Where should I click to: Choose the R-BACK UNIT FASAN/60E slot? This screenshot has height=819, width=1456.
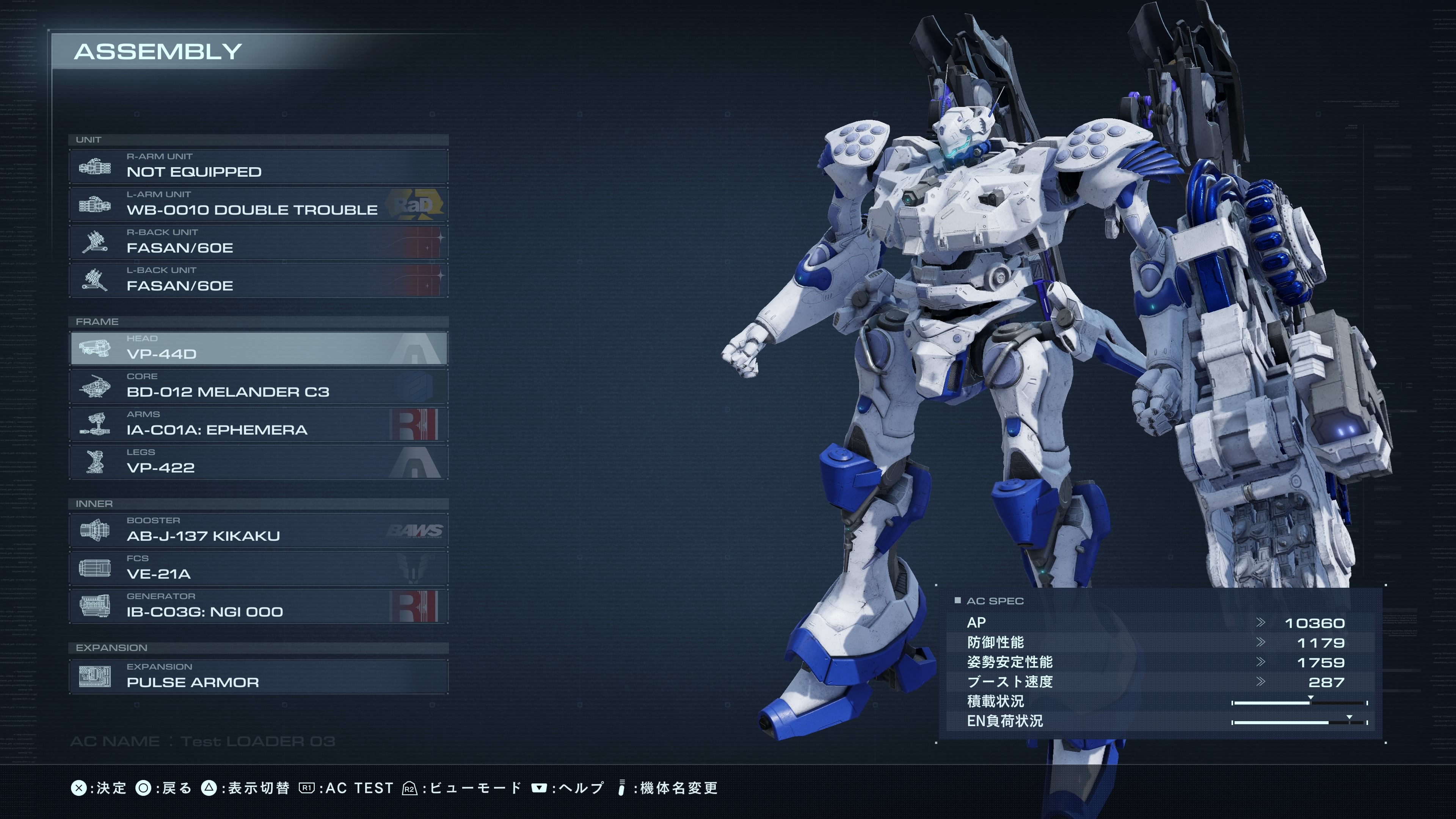coord(258,242)
